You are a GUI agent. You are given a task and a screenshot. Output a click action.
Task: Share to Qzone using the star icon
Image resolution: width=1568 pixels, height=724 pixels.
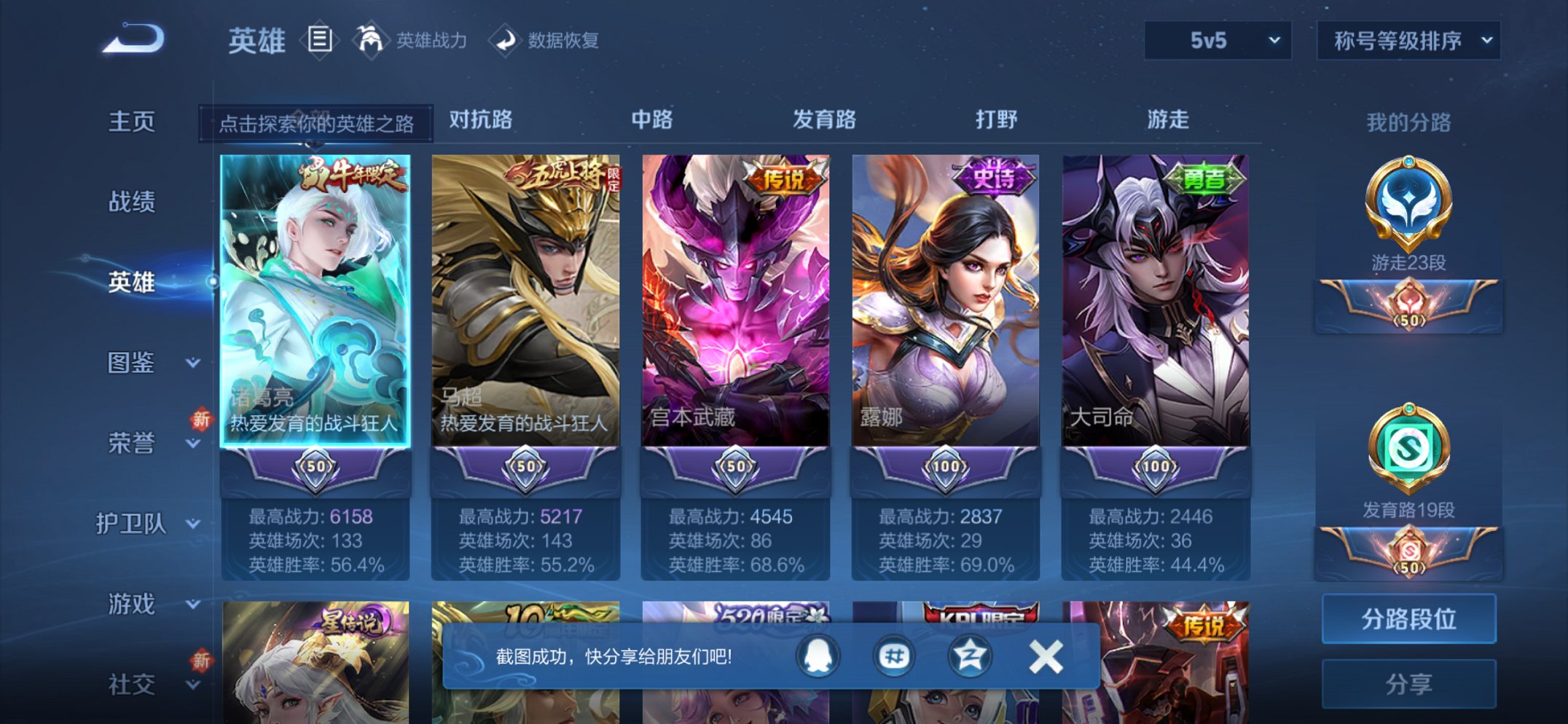pyautogui.click(x=970, y=656)
